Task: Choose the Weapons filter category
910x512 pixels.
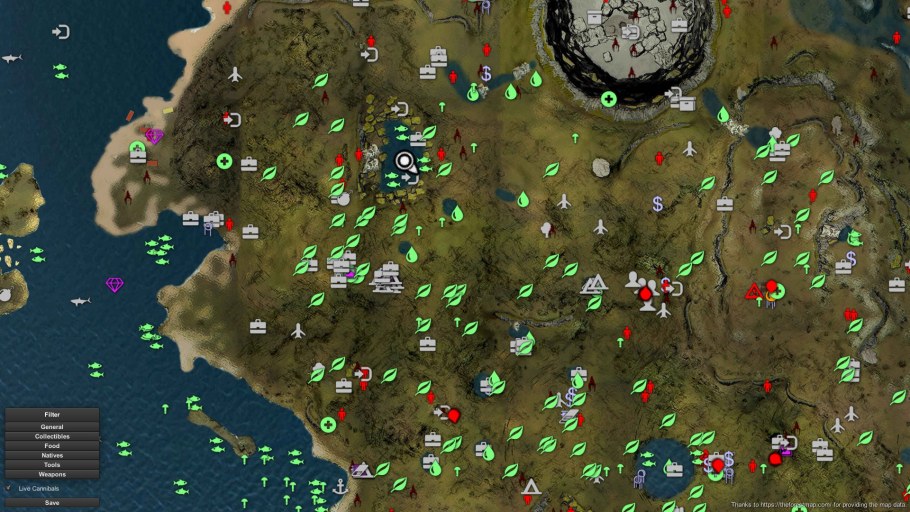Action: tap(52, 474)
